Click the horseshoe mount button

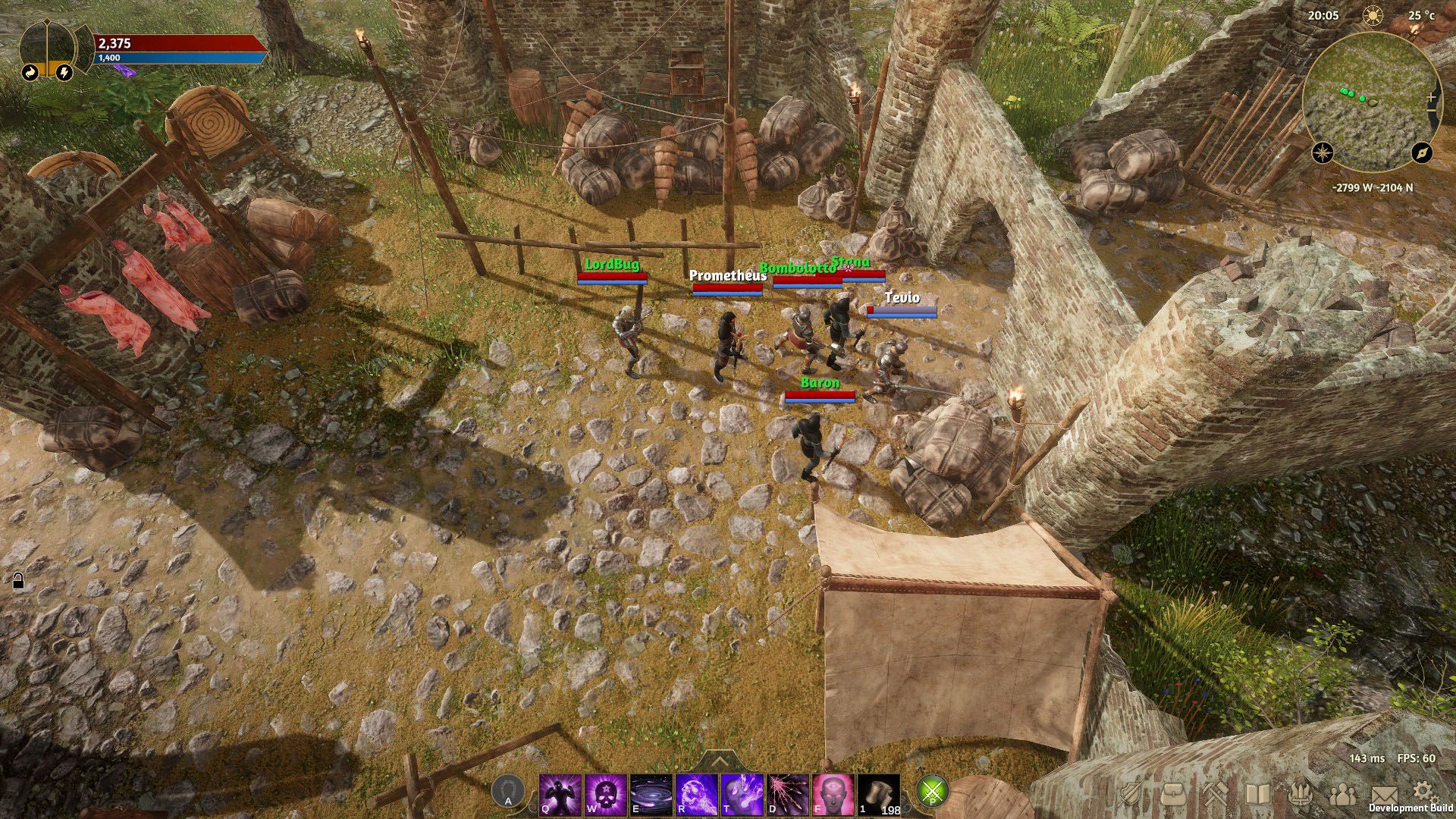click(x=508, y=791)
